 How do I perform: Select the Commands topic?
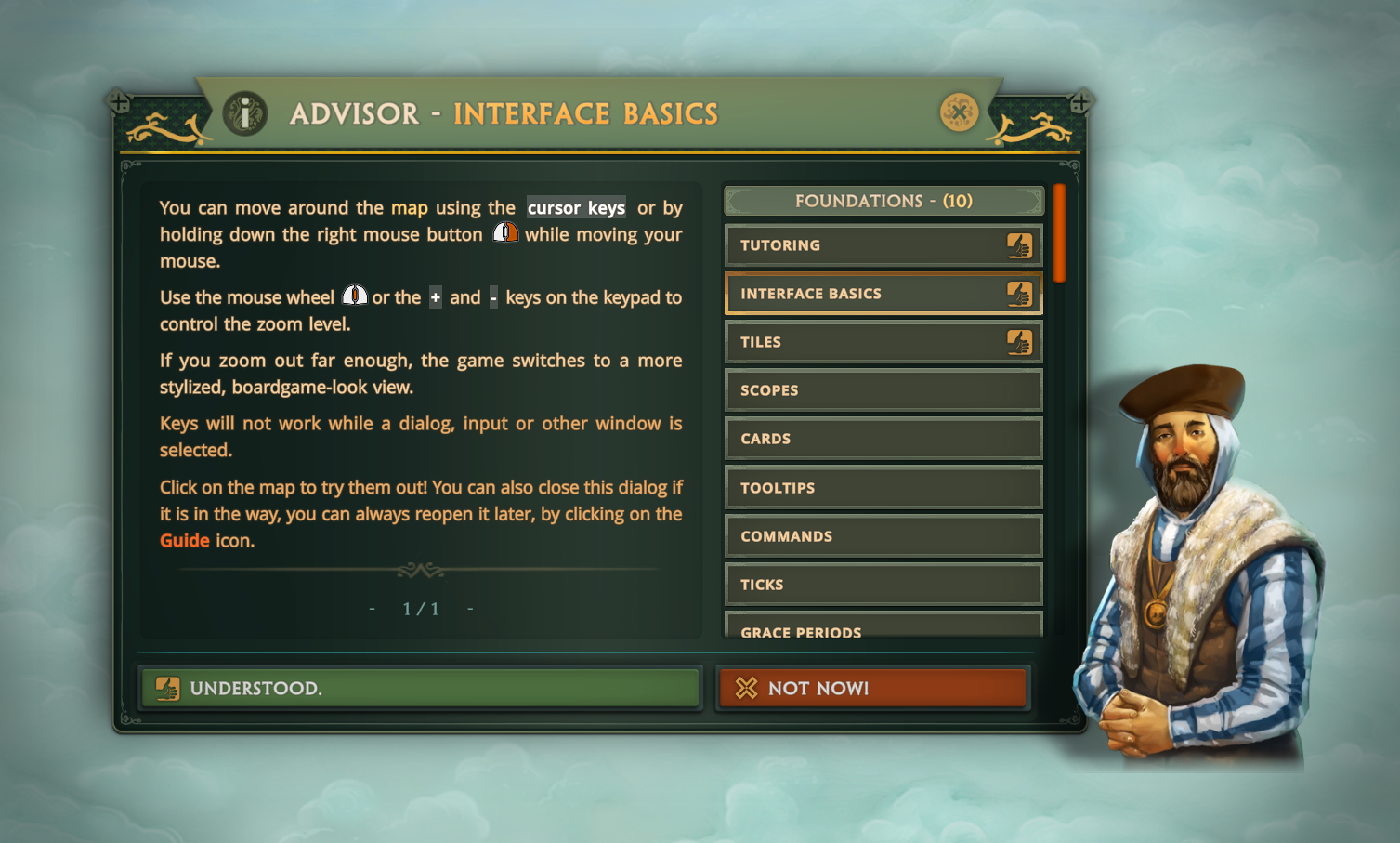pyautogui.click(x=883, y=536)
